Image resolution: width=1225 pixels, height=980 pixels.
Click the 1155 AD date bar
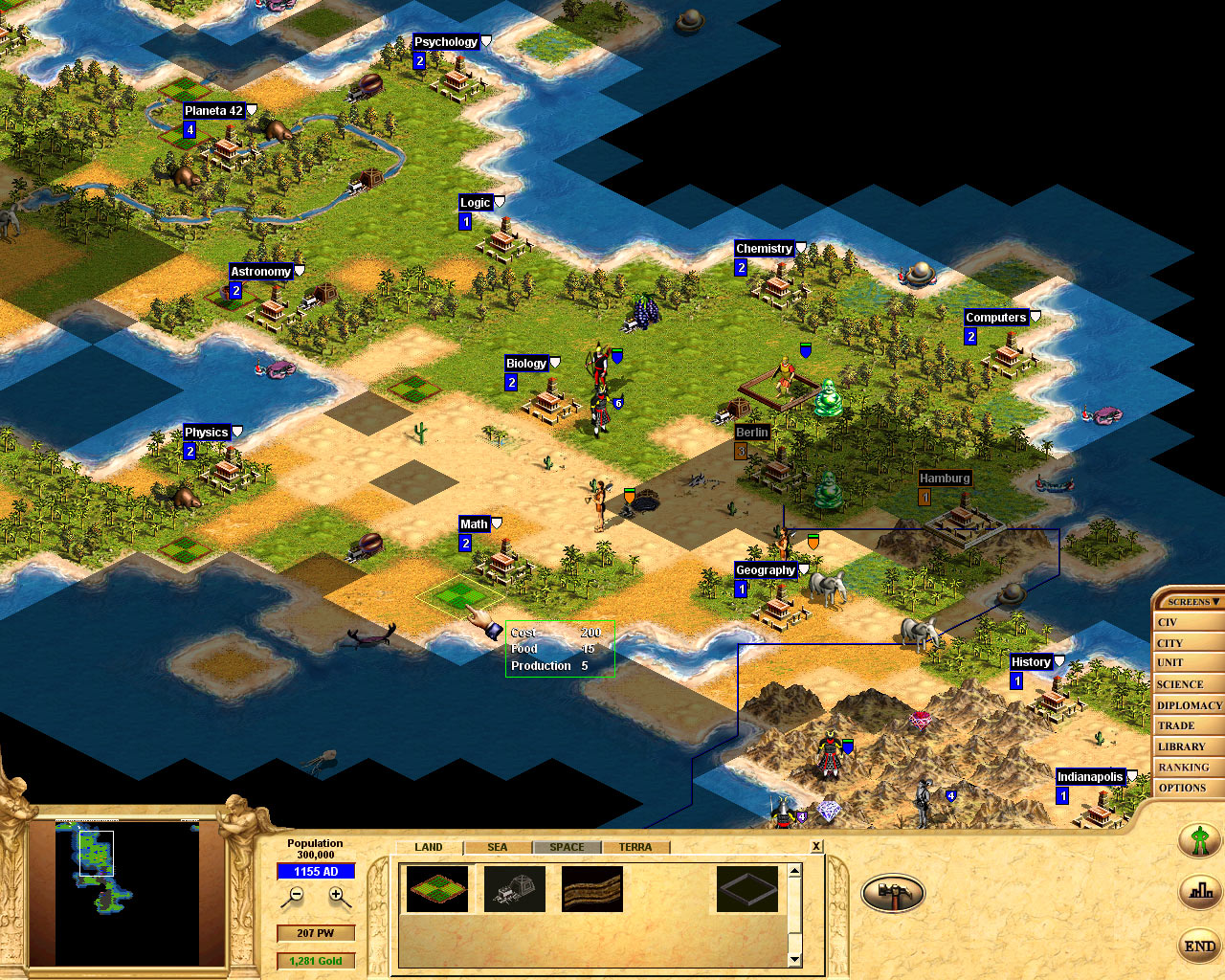point(316,871)
